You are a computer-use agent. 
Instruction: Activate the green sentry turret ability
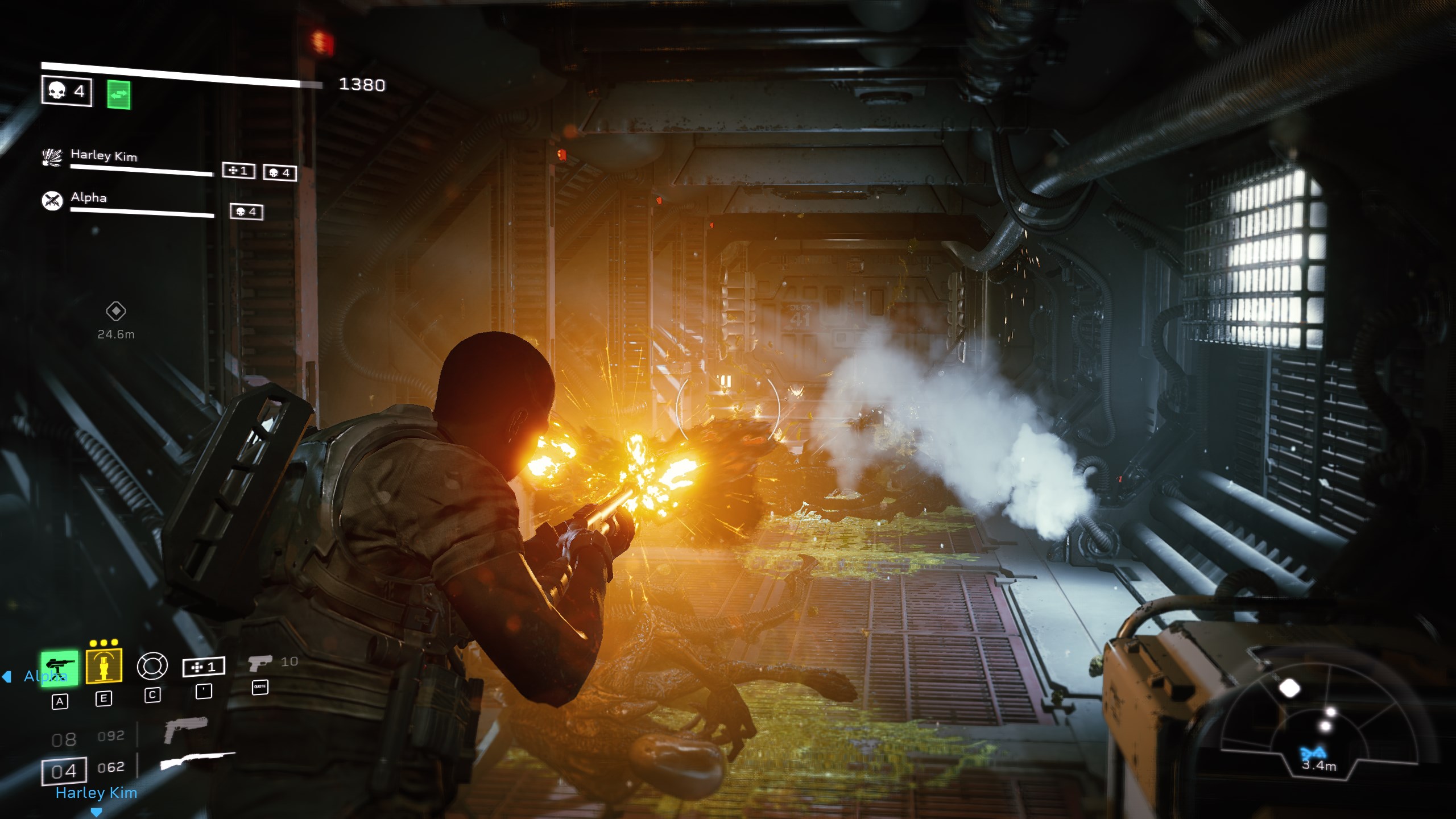tap(59, 668)
